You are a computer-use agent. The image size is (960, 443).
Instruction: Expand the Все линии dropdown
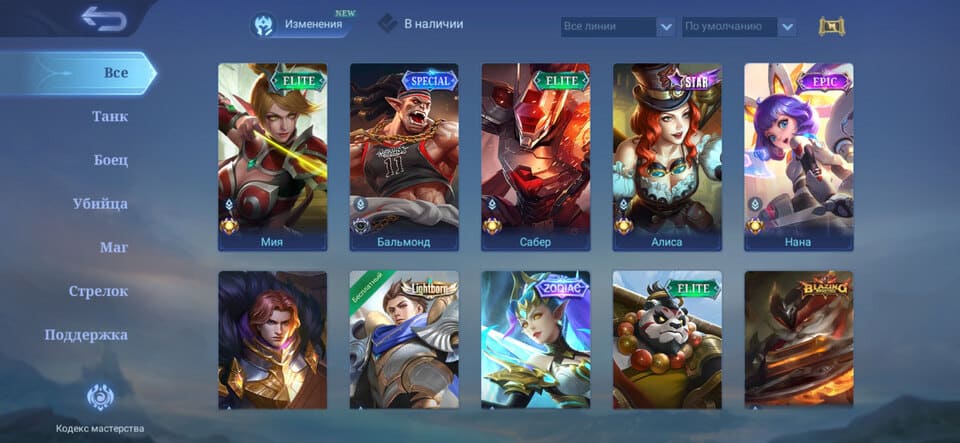click(617, 27)
